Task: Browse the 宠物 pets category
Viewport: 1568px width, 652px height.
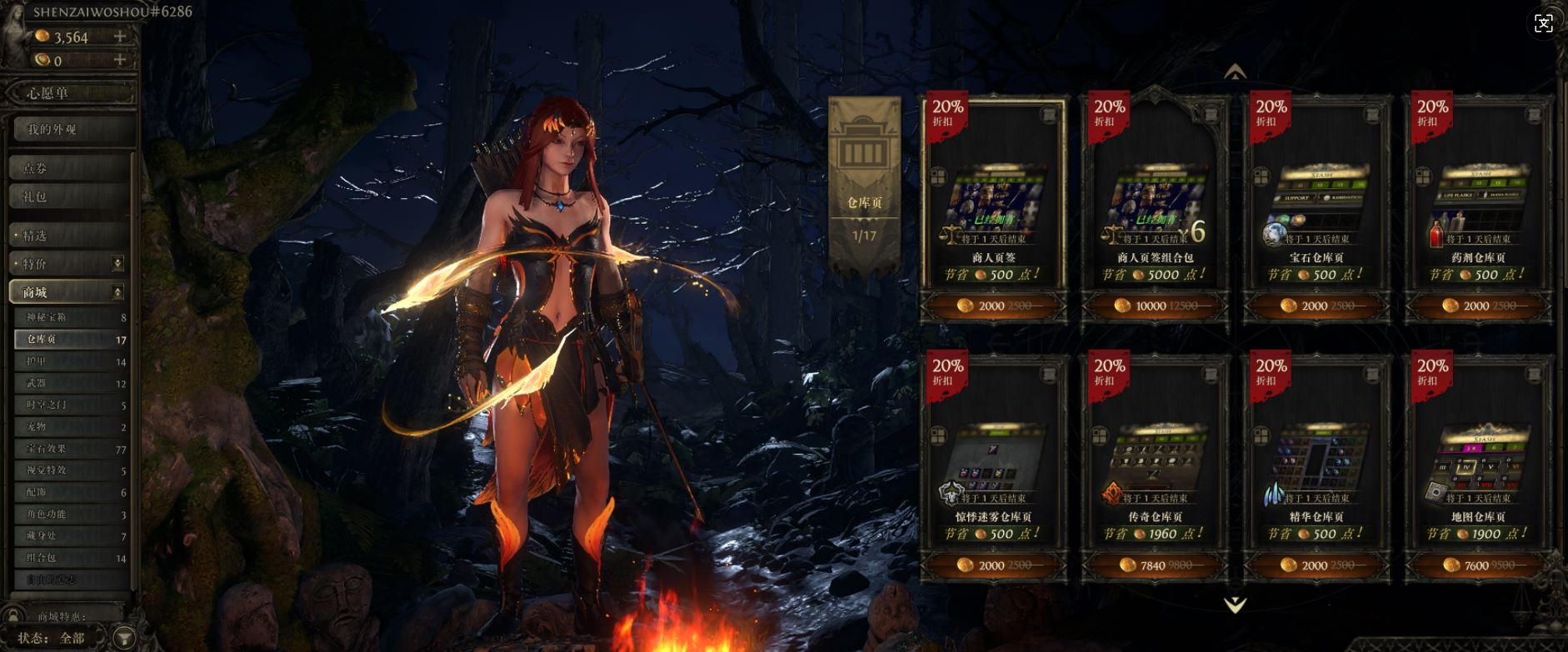Action: coord(70,426)
